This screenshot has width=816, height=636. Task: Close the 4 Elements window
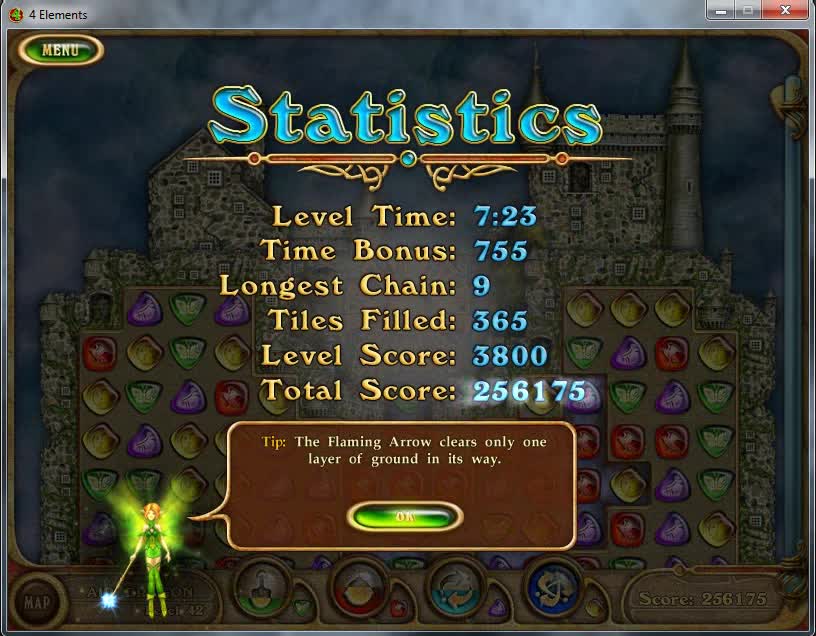tap(785, 10)
